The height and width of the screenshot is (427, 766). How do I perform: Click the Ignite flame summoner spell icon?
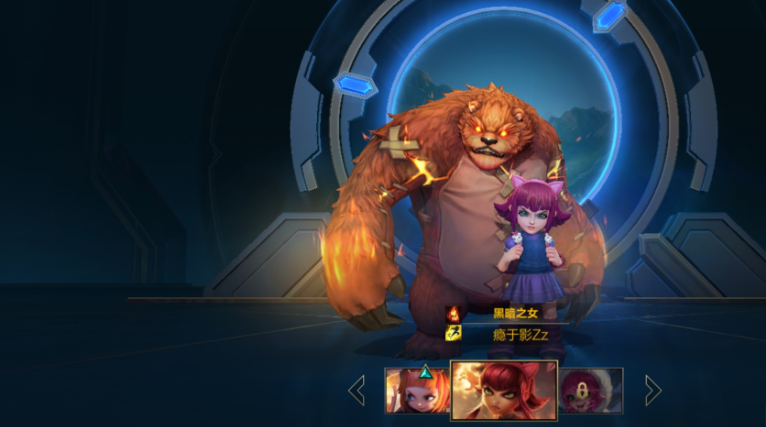(453, 314)
